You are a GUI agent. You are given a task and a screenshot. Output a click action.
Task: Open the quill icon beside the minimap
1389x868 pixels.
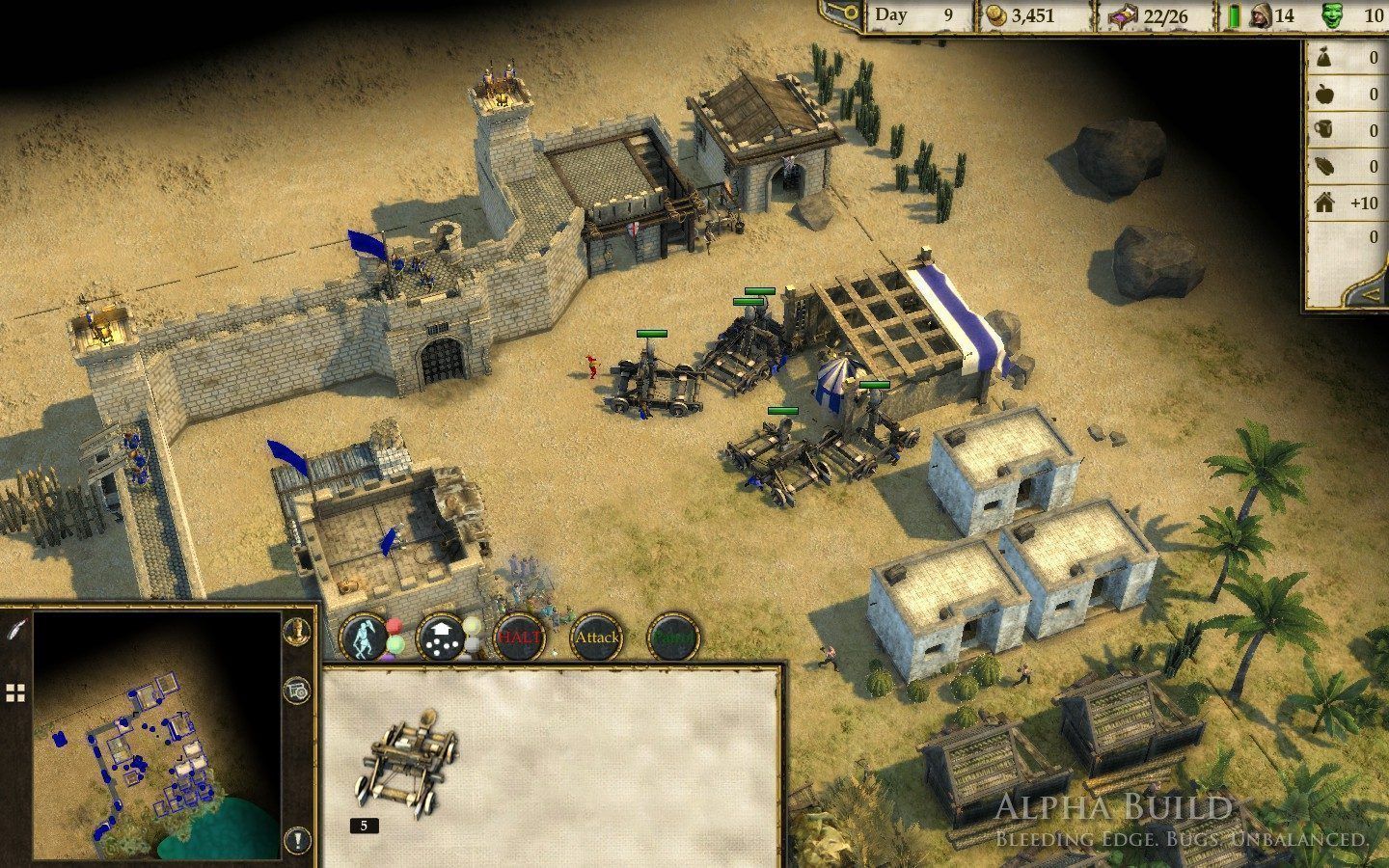(15, 629)
